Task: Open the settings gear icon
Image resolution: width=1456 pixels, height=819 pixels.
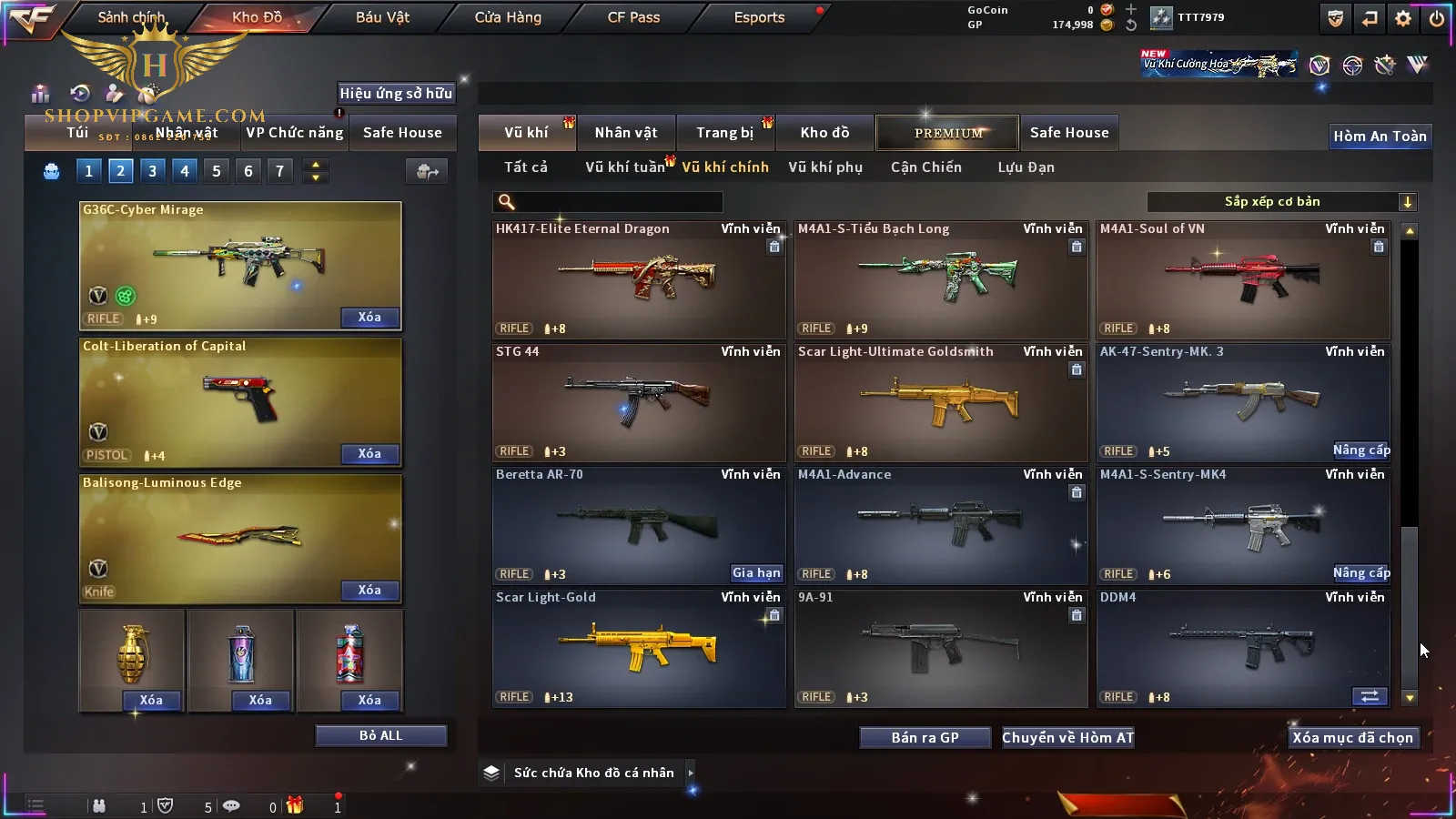Action: [1403, 18]
